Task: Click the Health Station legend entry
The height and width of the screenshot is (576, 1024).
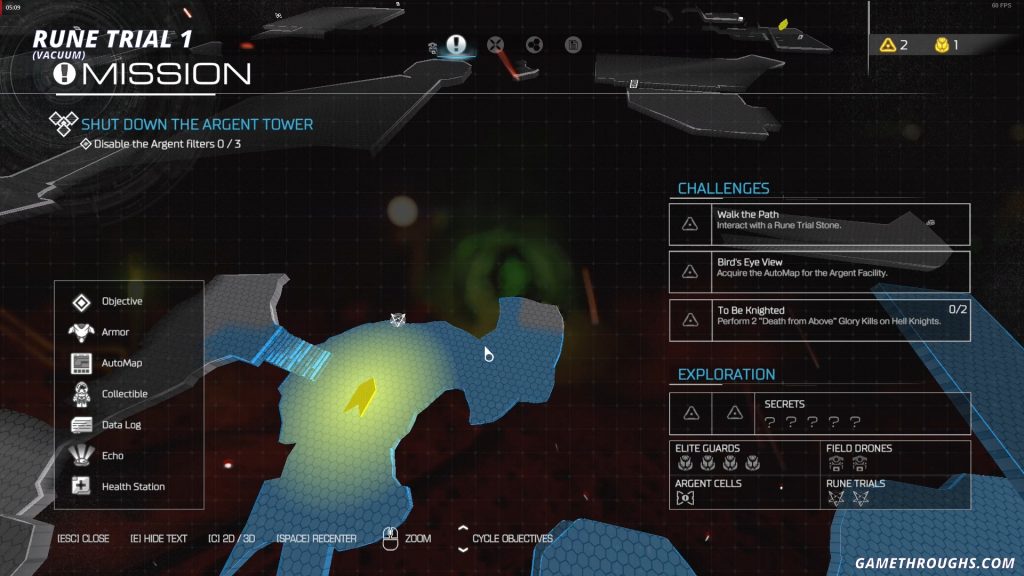Action: pos(132,487)
